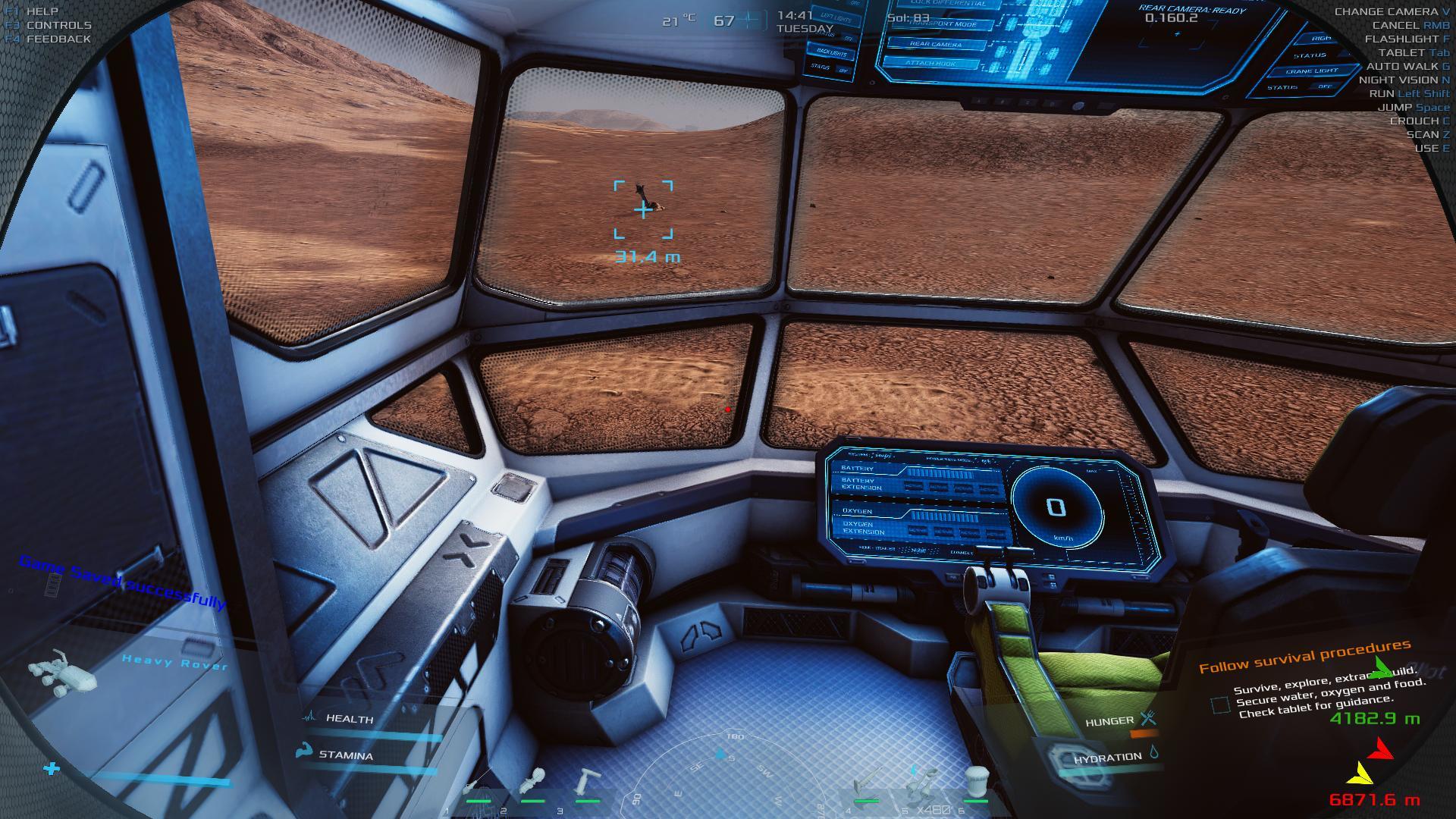
Task: Switch on the Crane Light
Action: tap(1312, 71)
